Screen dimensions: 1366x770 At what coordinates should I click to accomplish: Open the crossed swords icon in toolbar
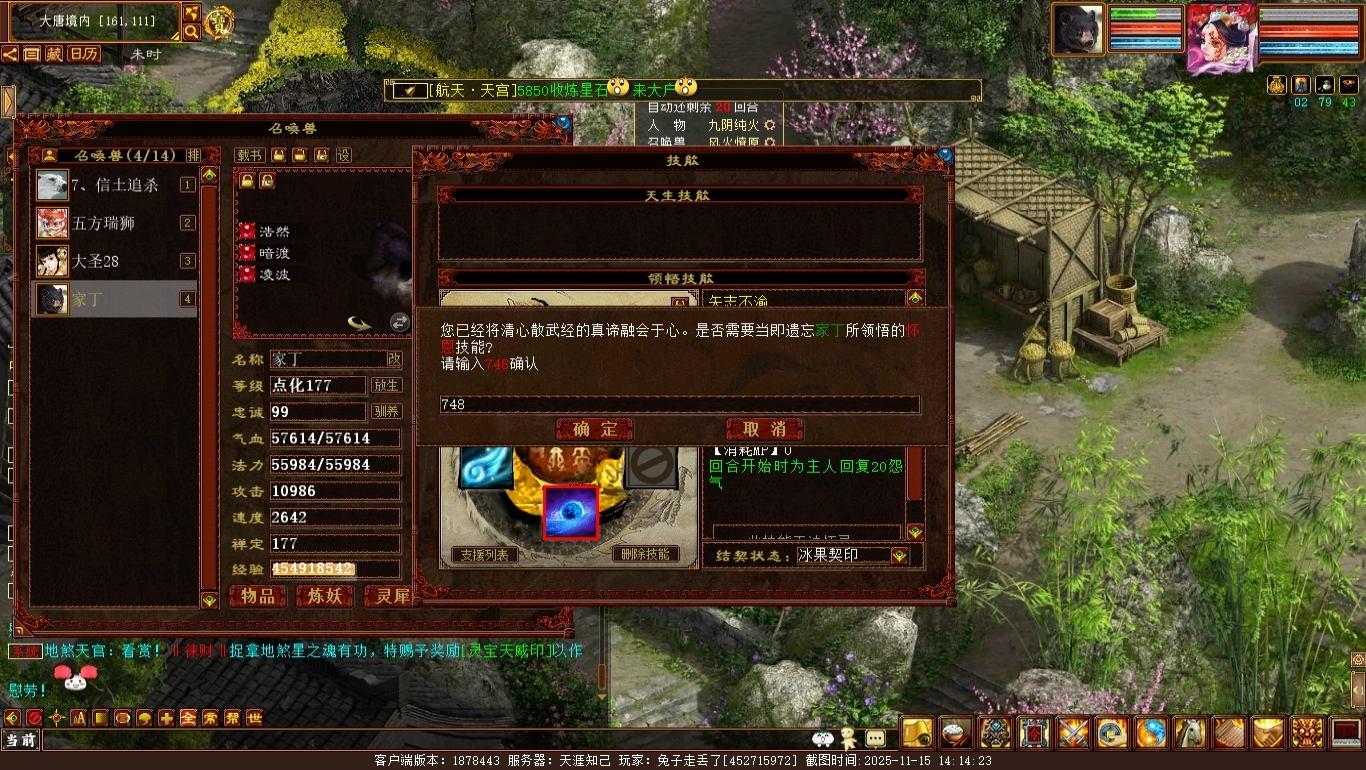[x=1074, y=733]
